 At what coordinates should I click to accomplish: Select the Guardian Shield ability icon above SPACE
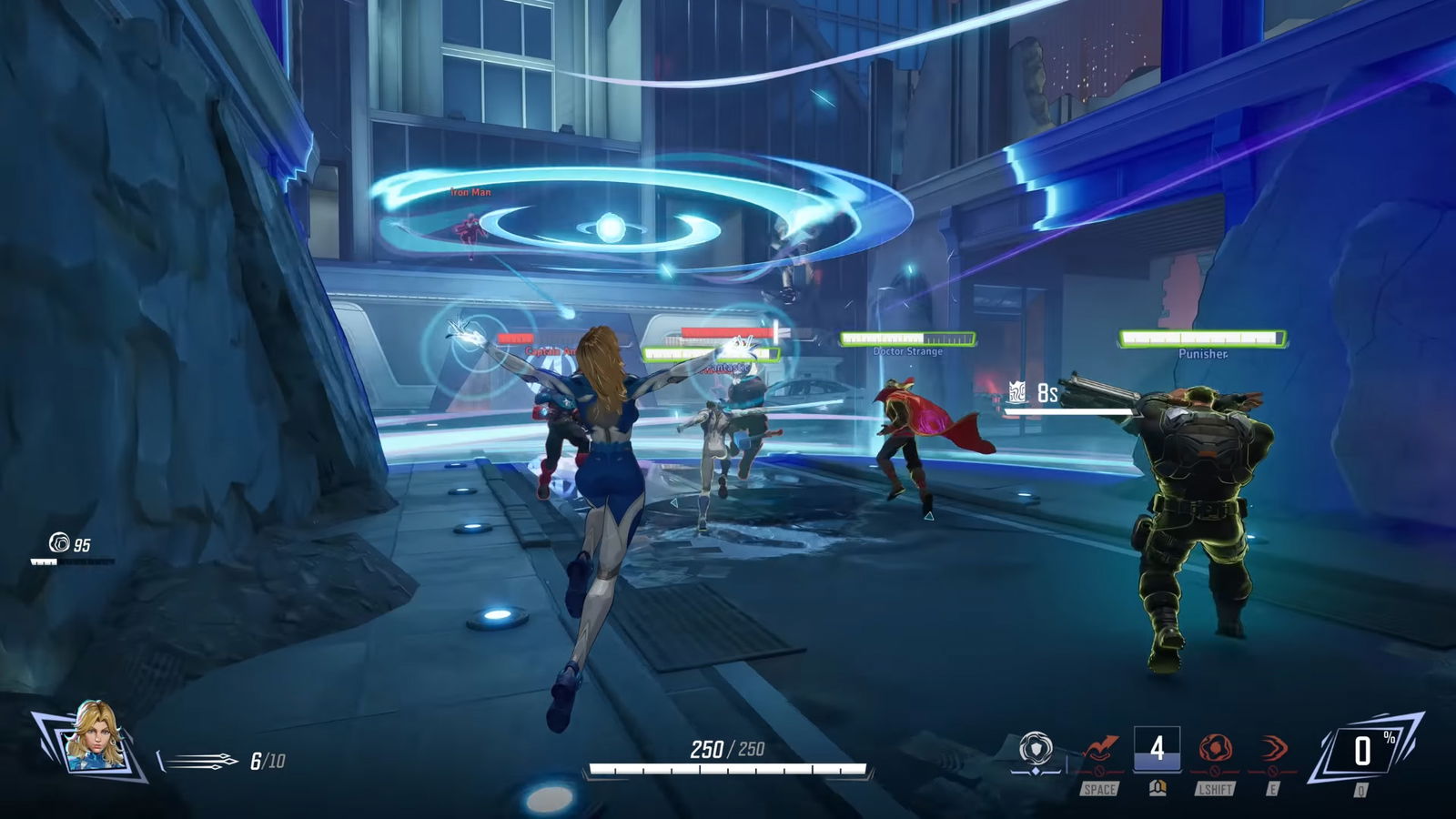click(x=1100, y=748)
